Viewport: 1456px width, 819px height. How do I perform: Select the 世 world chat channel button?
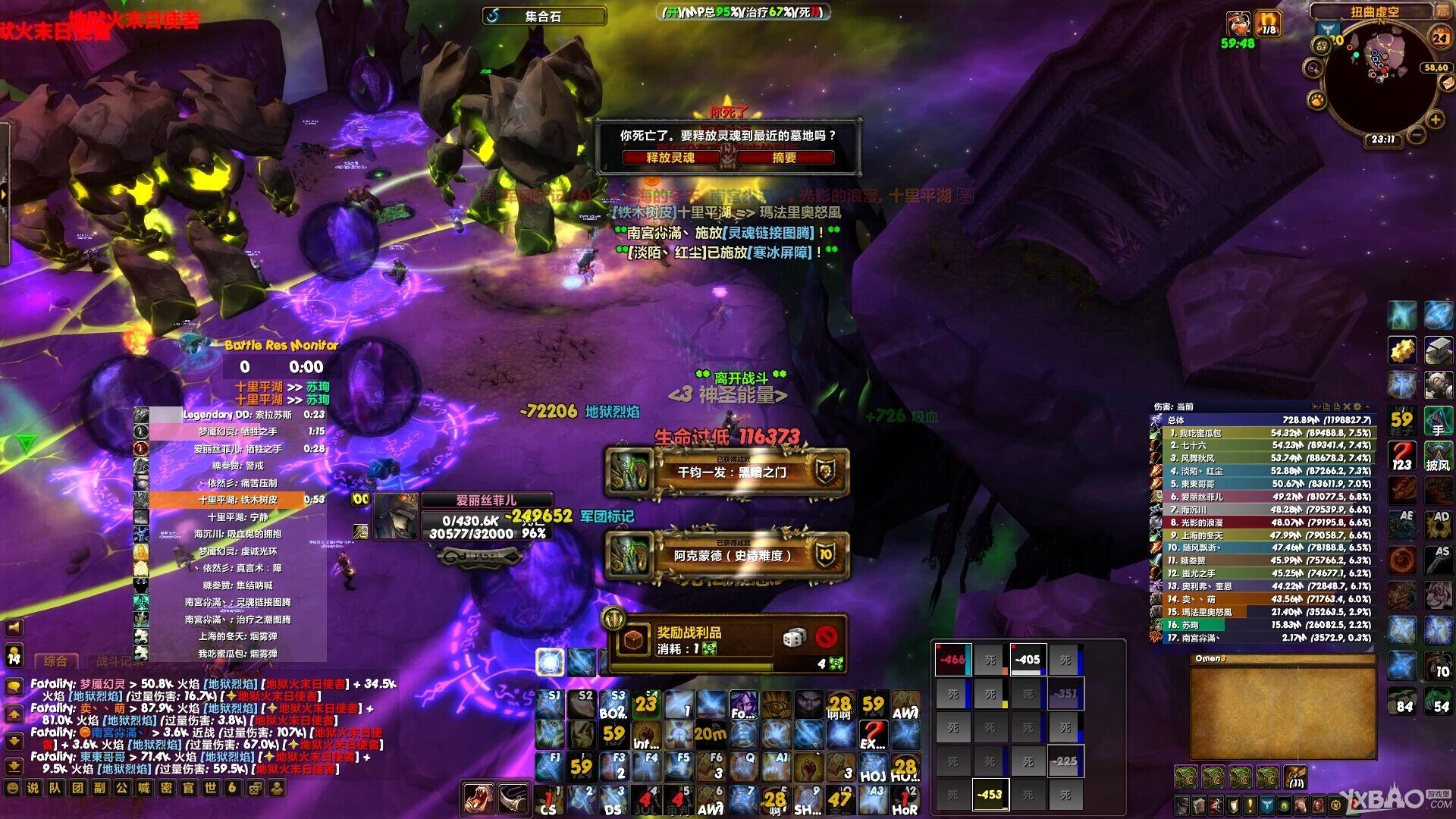[210, 788]
